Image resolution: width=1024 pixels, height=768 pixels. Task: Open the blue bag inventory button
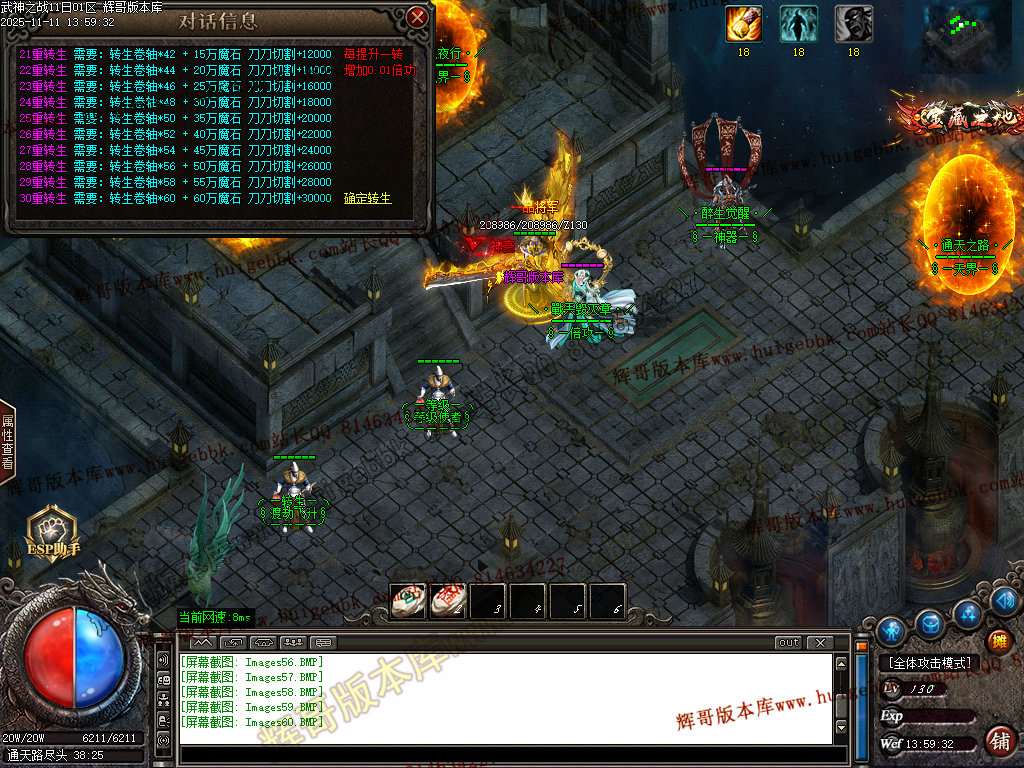tap(930, 622)
